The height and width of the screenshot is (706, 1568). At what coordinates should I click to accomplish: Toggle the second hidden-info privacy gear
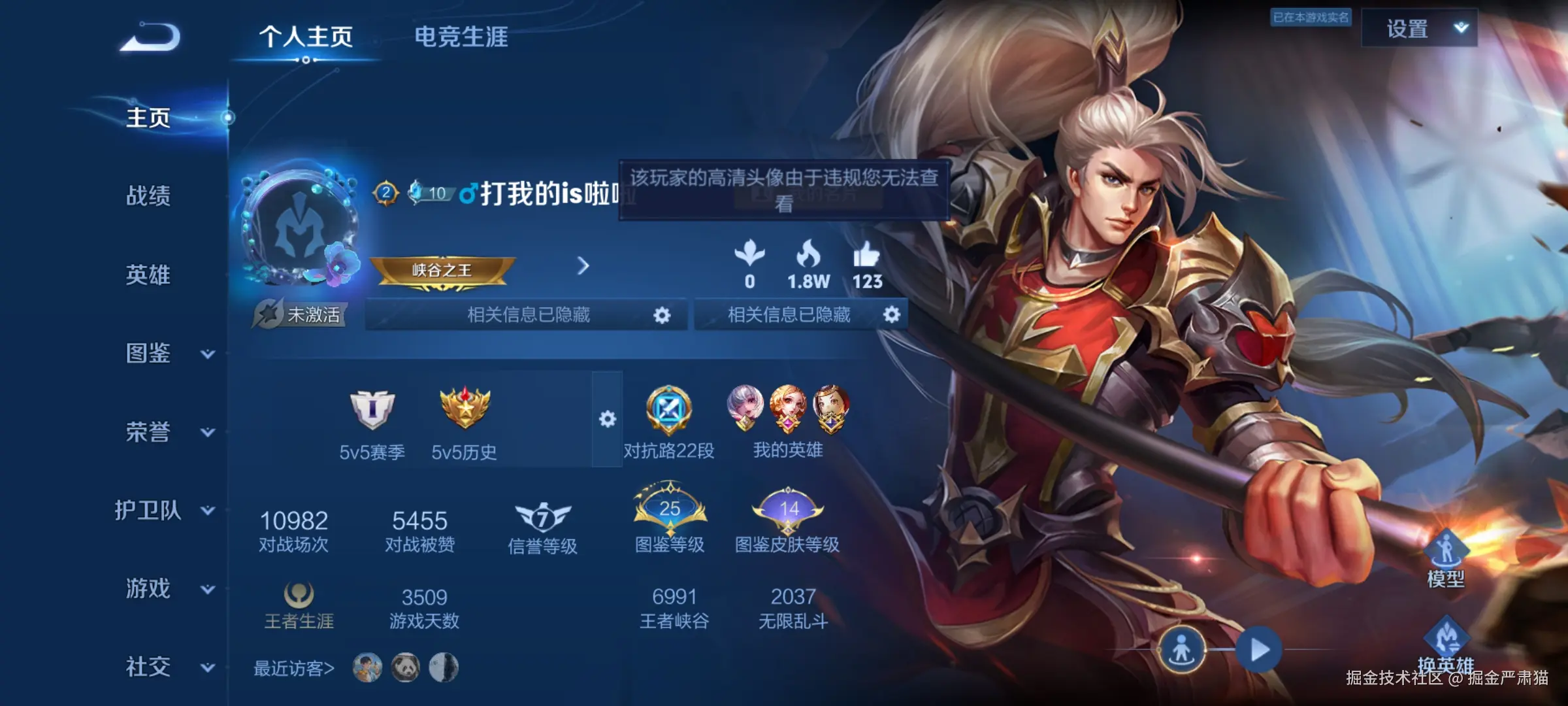[892, 314]
